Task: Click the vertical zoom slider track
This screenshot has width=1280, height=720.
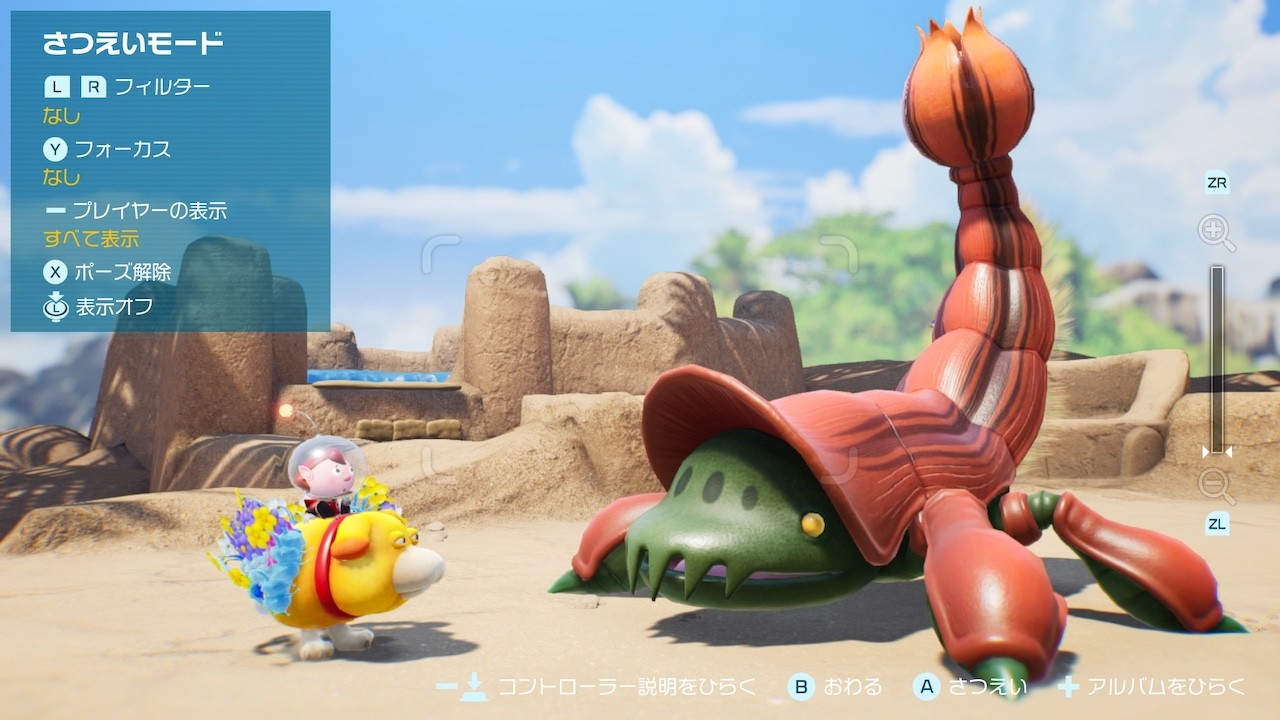Action: click(x=1217, y=358)
